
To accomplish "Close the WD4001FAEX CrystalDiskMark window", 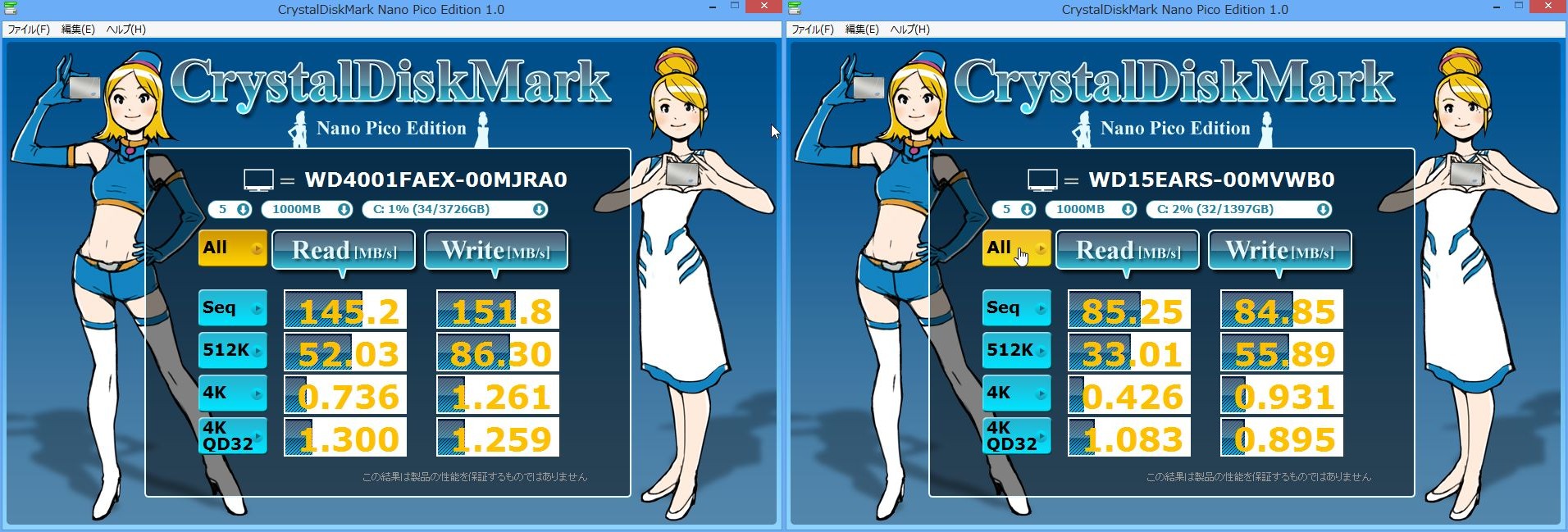I will point(763,7).
